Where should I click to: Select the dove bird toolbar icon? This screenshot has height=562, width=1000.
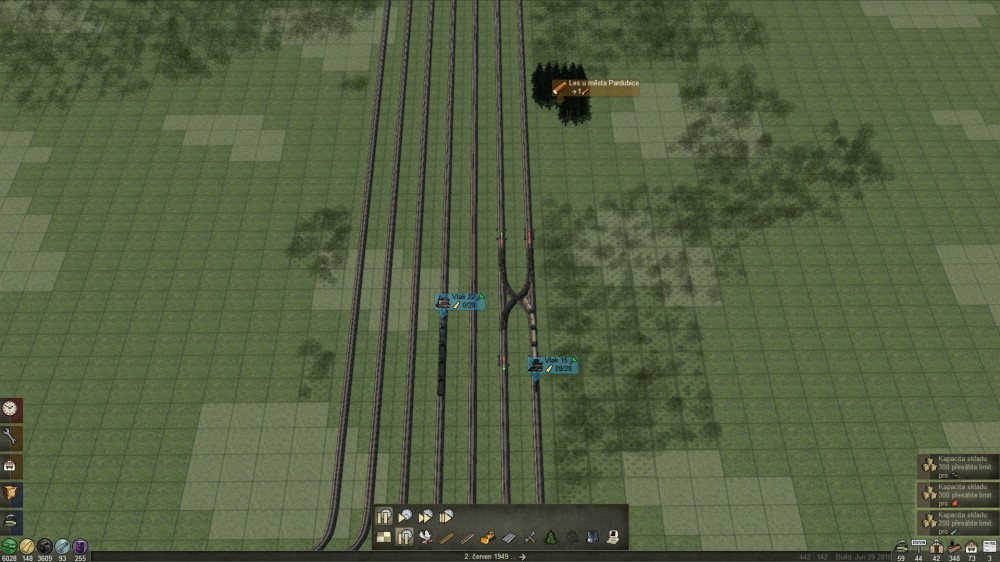pyautogui.click(x=426, y=538)
